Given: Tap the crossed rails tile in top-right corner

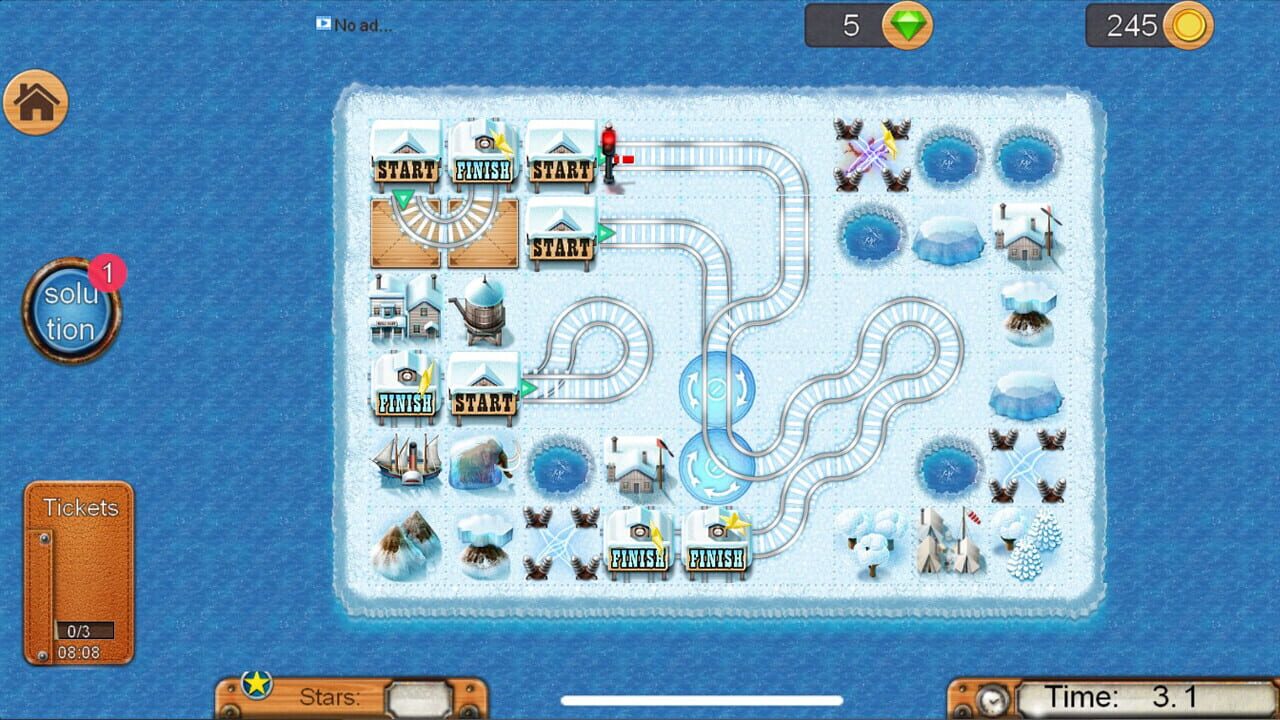Looking at the screenshot, I should [870, 155].
